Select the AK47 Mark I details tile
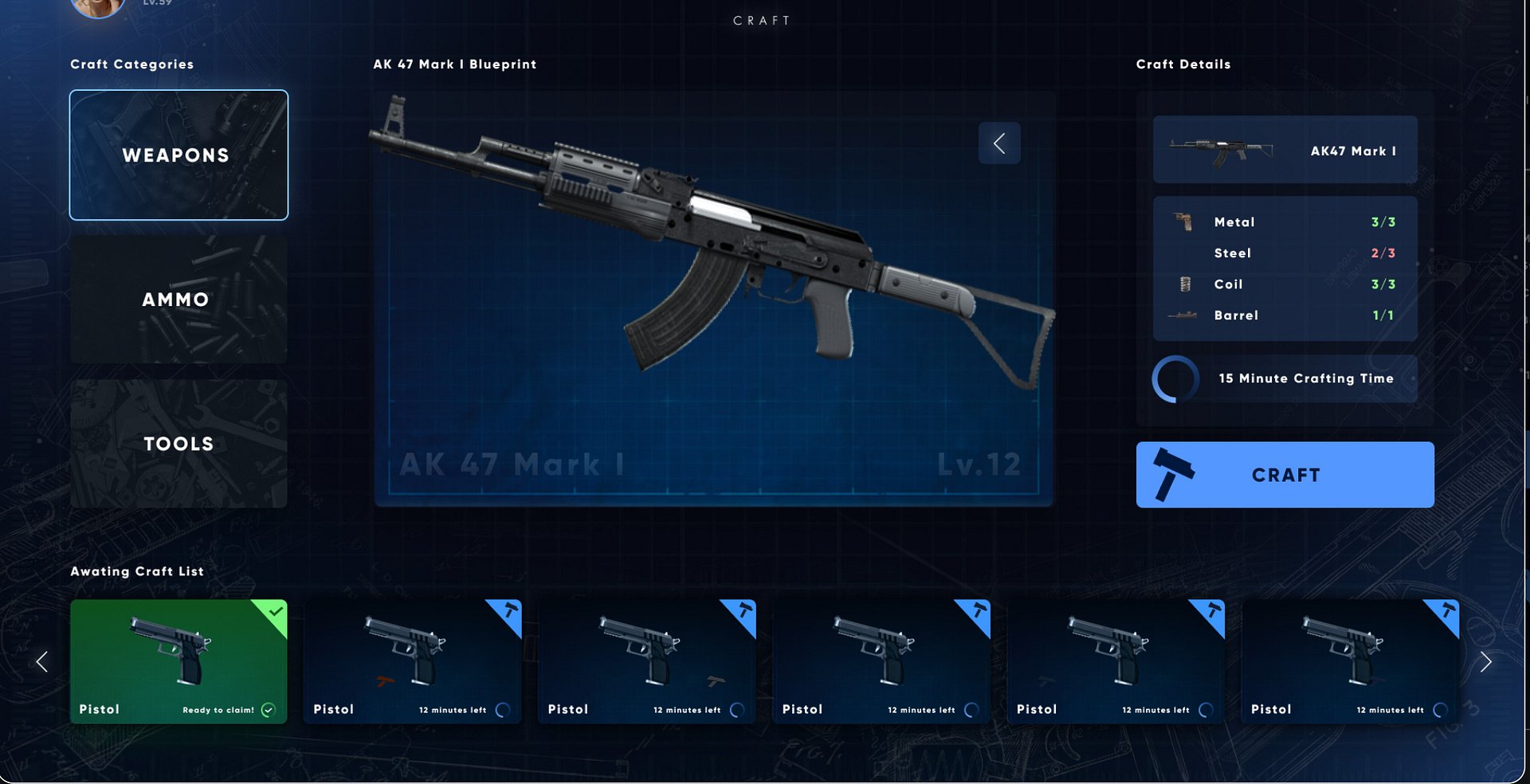Screen dimensions: 1530x784 point(1285,150)
